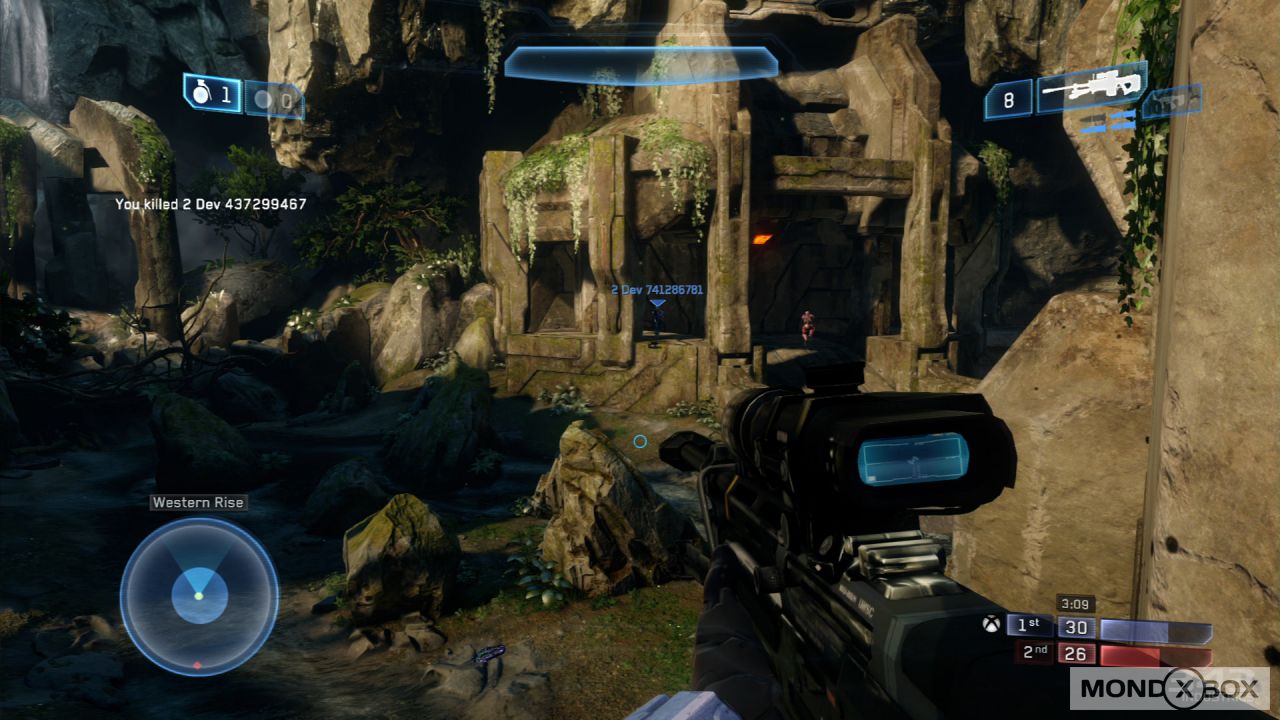Switch to the holstered secondary weapon

1172,101
